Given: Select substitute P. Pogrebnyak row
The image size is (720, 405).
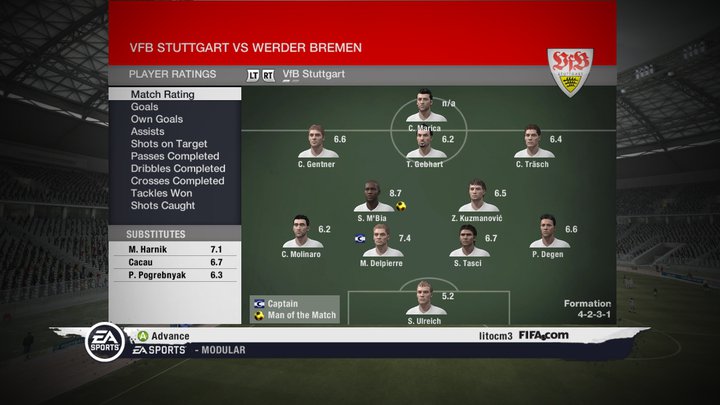Looking at the screenshot, I should [175, 274].
